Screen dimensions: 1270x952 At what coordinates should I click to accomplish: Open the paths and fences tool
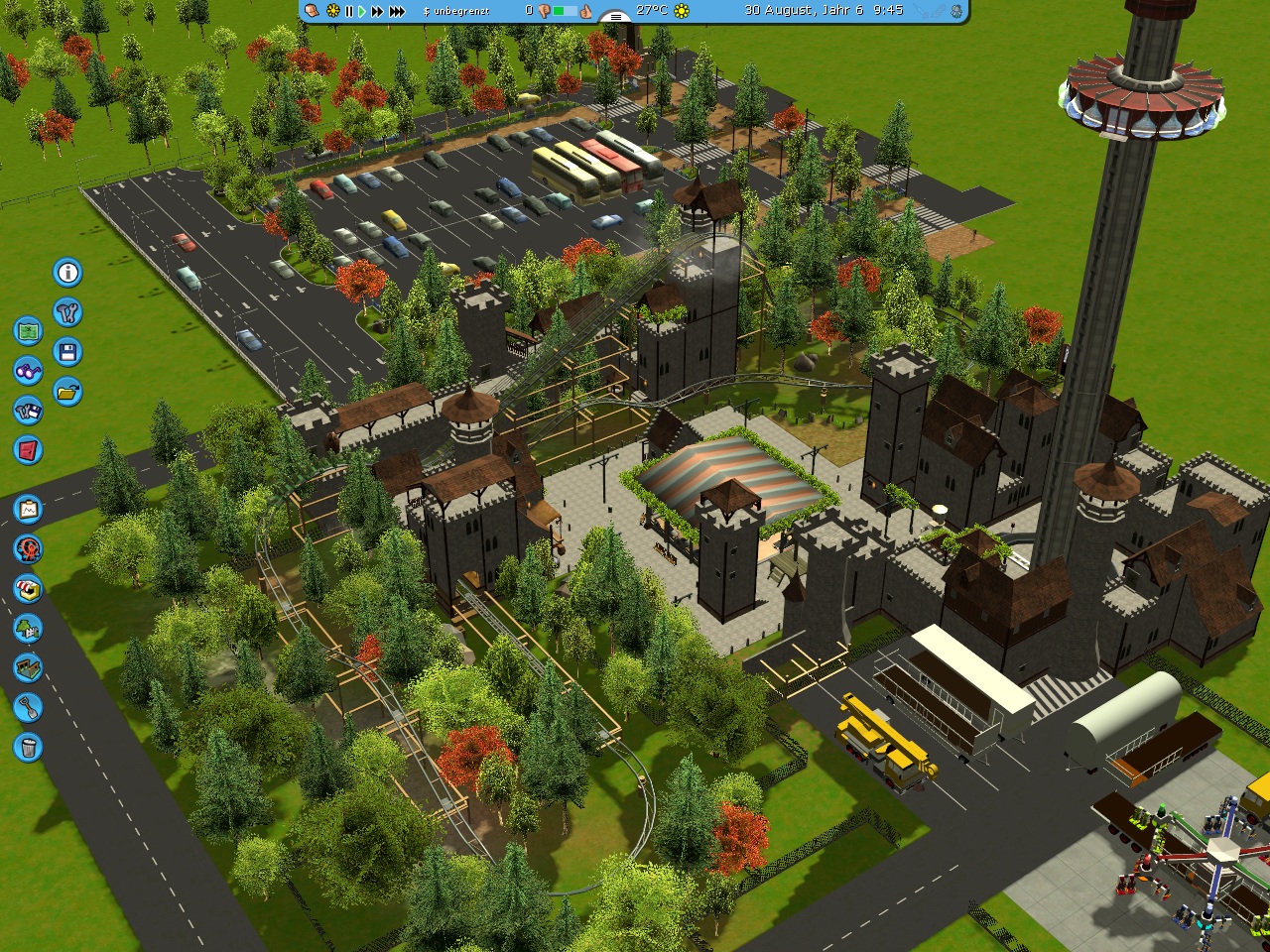coord(28,668)
